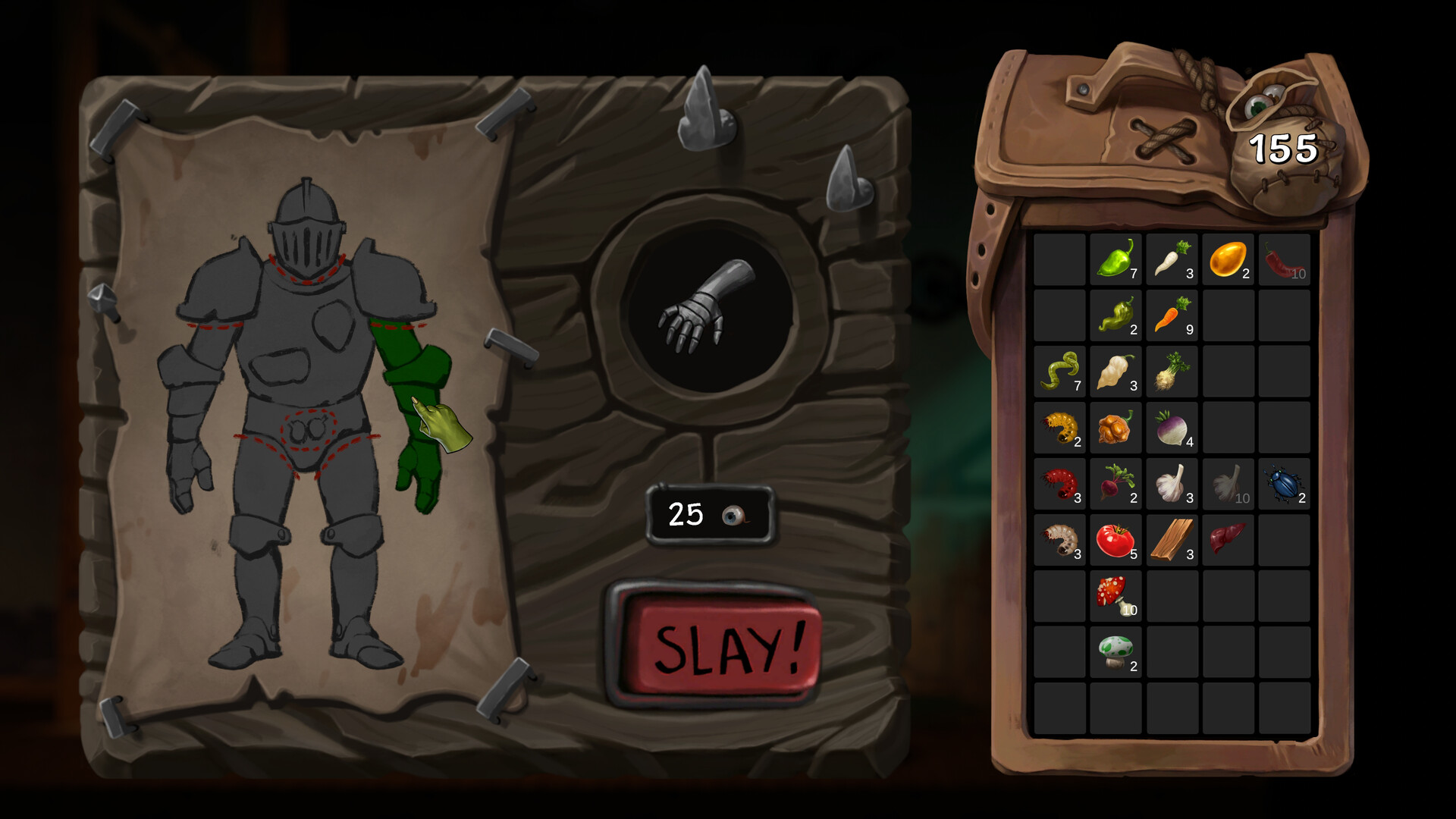1456x819 pixels.
Task: Click the eyeball cost counter showing 25
Action: [708, 516]
